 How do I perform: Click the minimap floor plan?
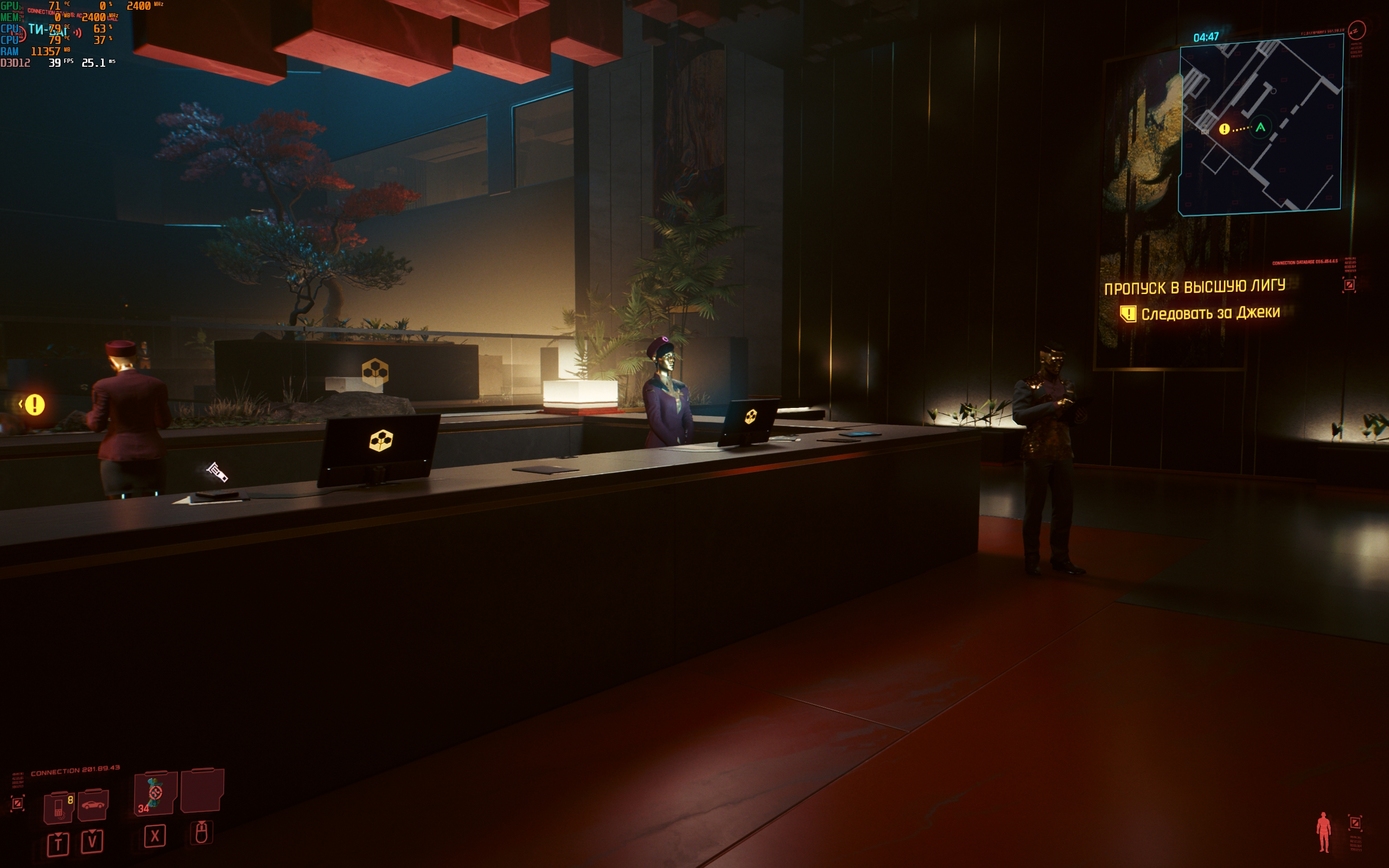(1260, 126)
